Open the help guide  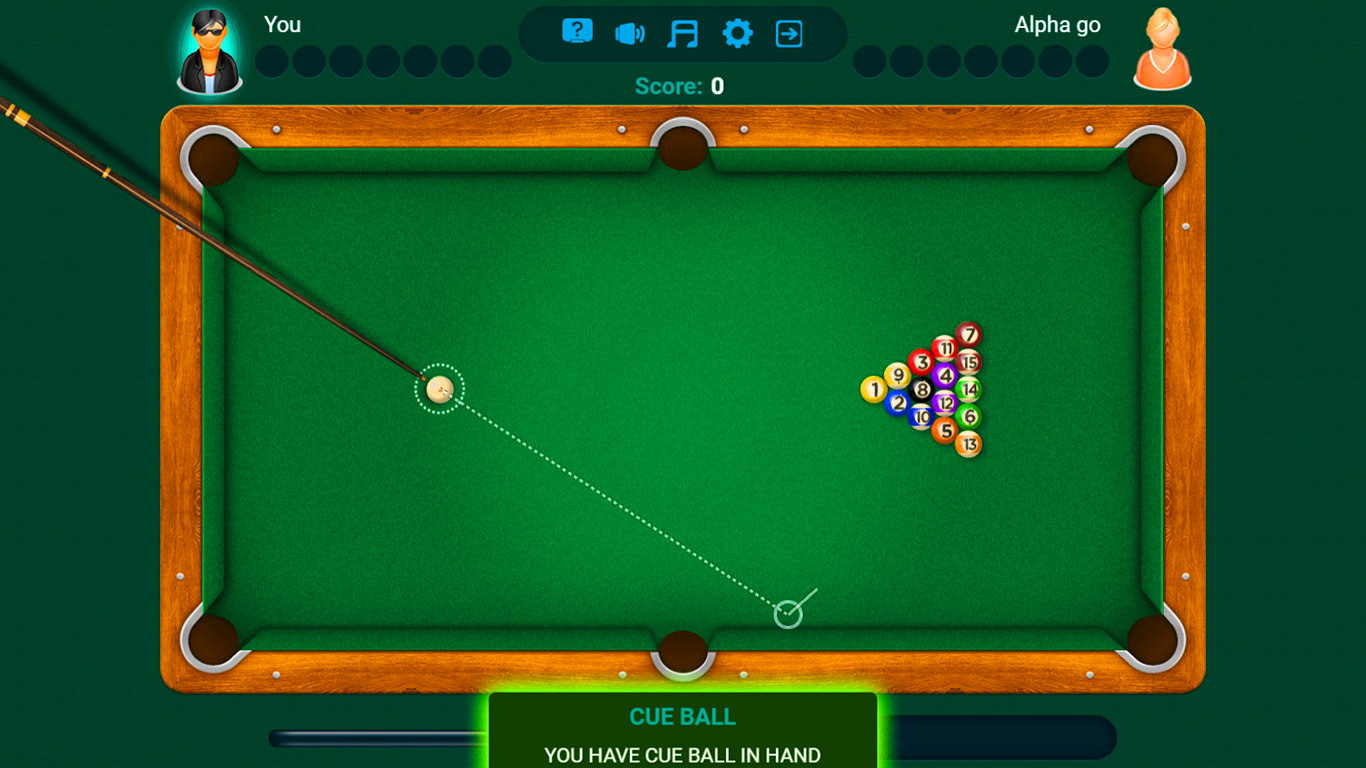pyautogui.click(x=577, y=32)
